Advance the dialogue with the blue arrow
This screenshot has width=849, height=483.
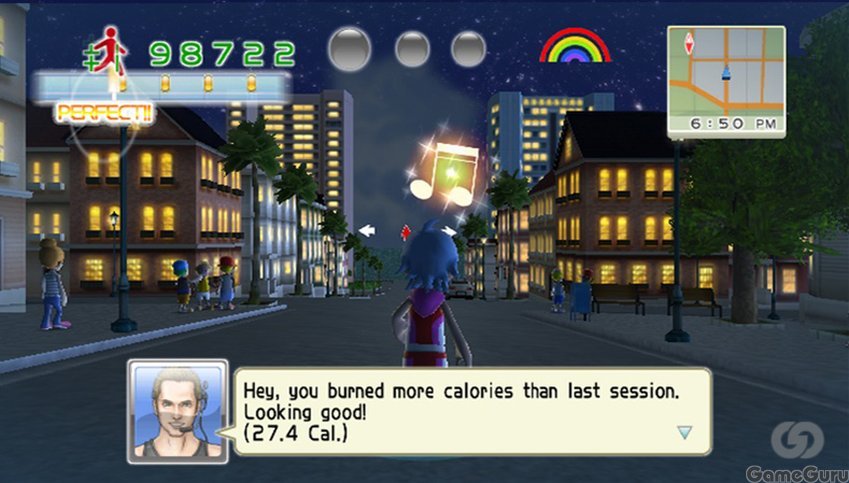(684, 432)
